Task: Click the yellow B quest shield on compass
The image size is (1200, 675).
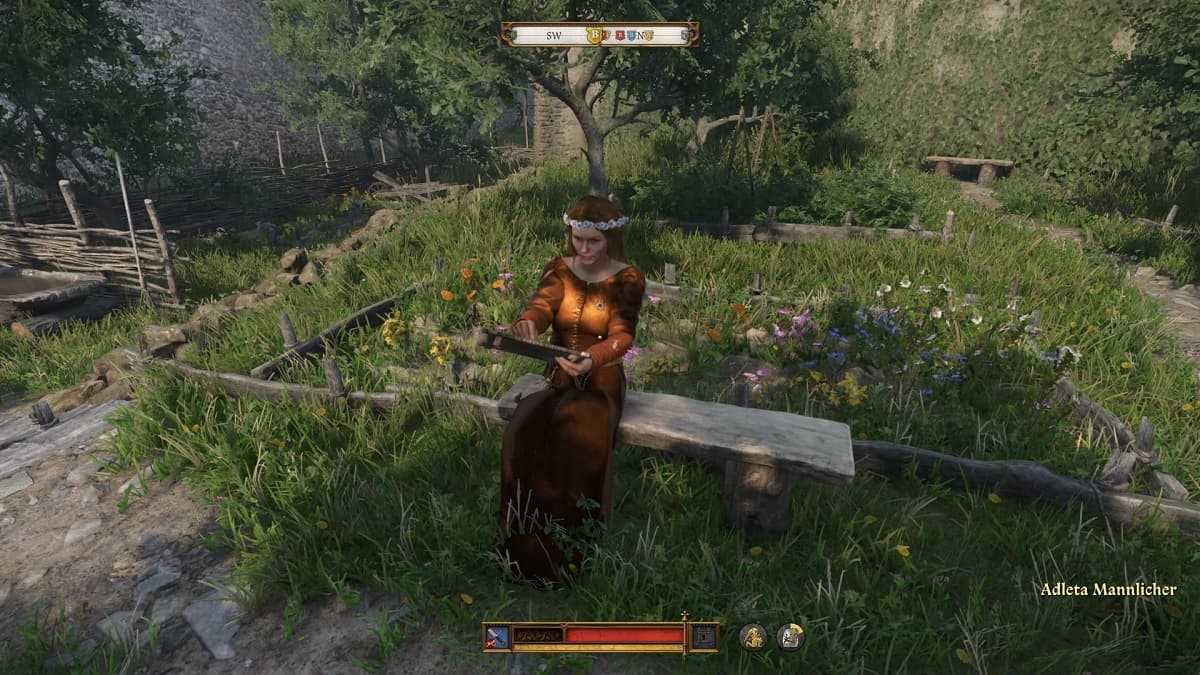Action: click(594, 35)
